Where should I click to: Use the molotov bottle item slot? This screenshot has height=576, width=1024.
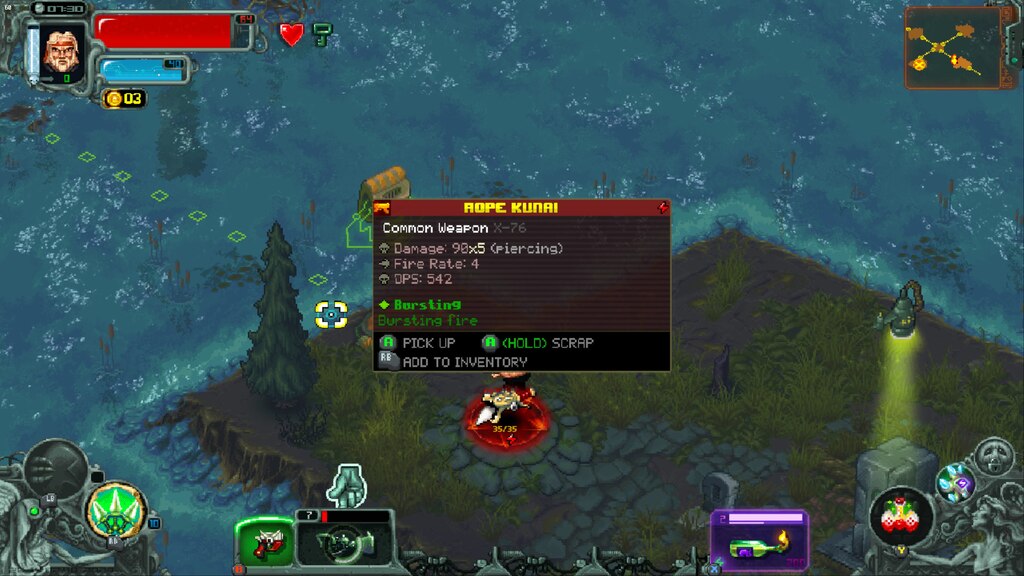click(758, 546)
